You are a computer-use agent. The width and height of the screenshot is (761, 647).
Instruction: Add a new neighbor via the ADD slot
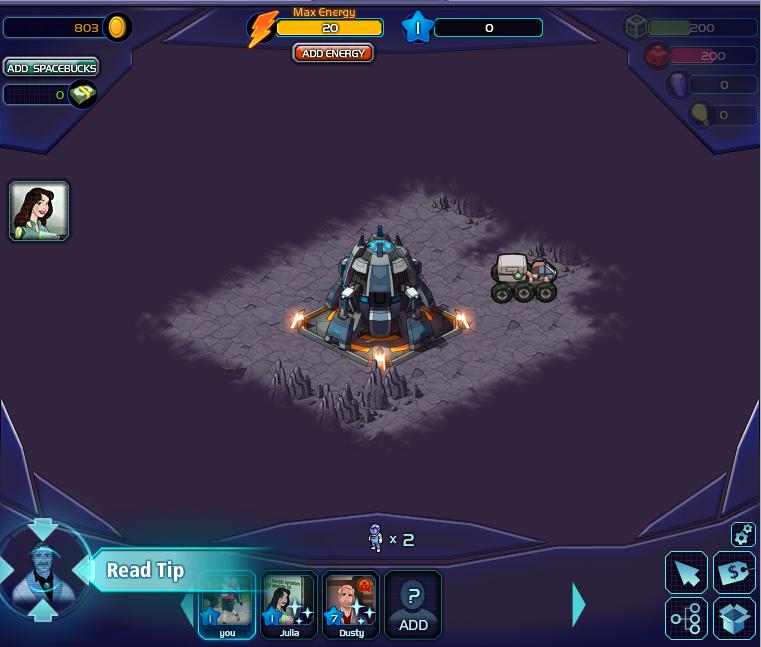pyautogui.click(x=413, y=604)
